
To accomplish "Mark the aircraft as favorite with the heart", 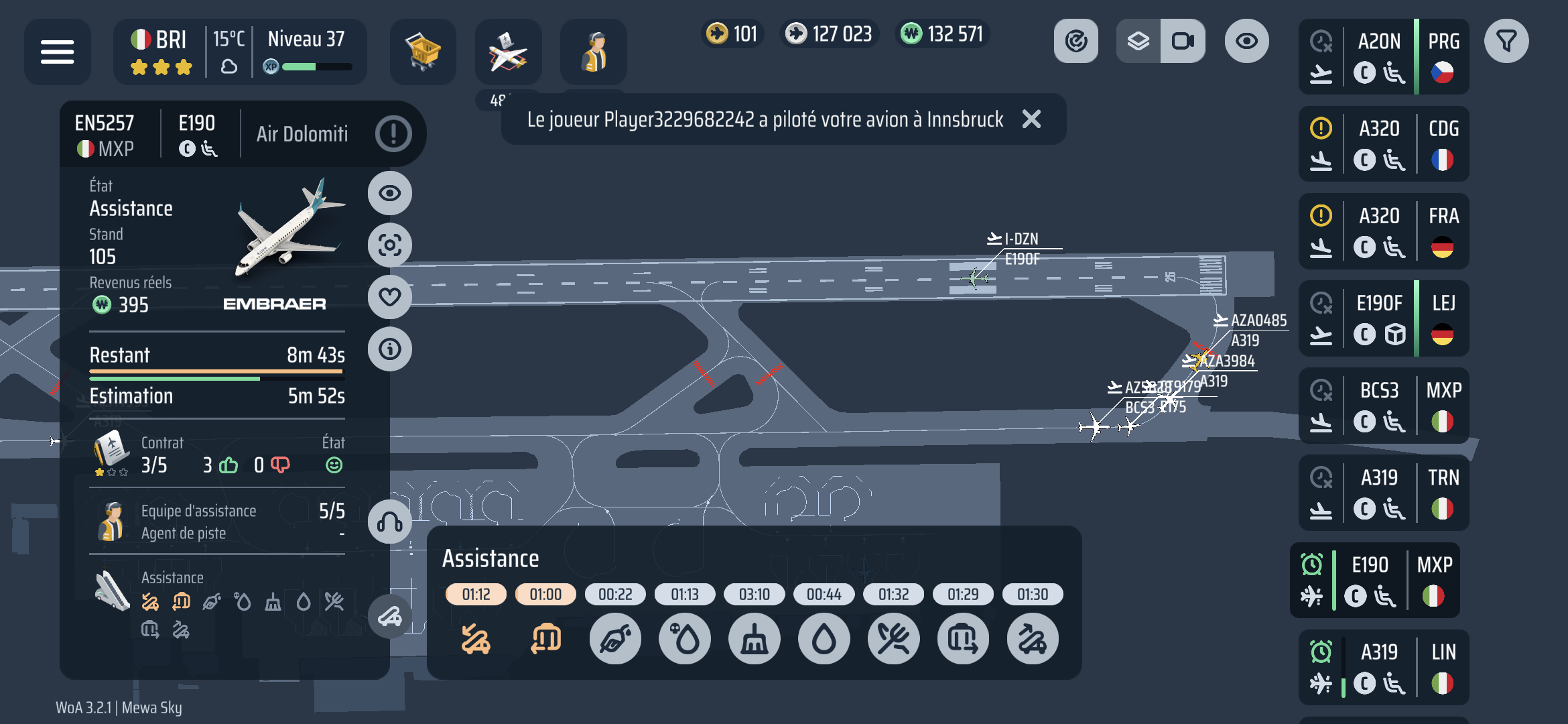I will (390, 297).
